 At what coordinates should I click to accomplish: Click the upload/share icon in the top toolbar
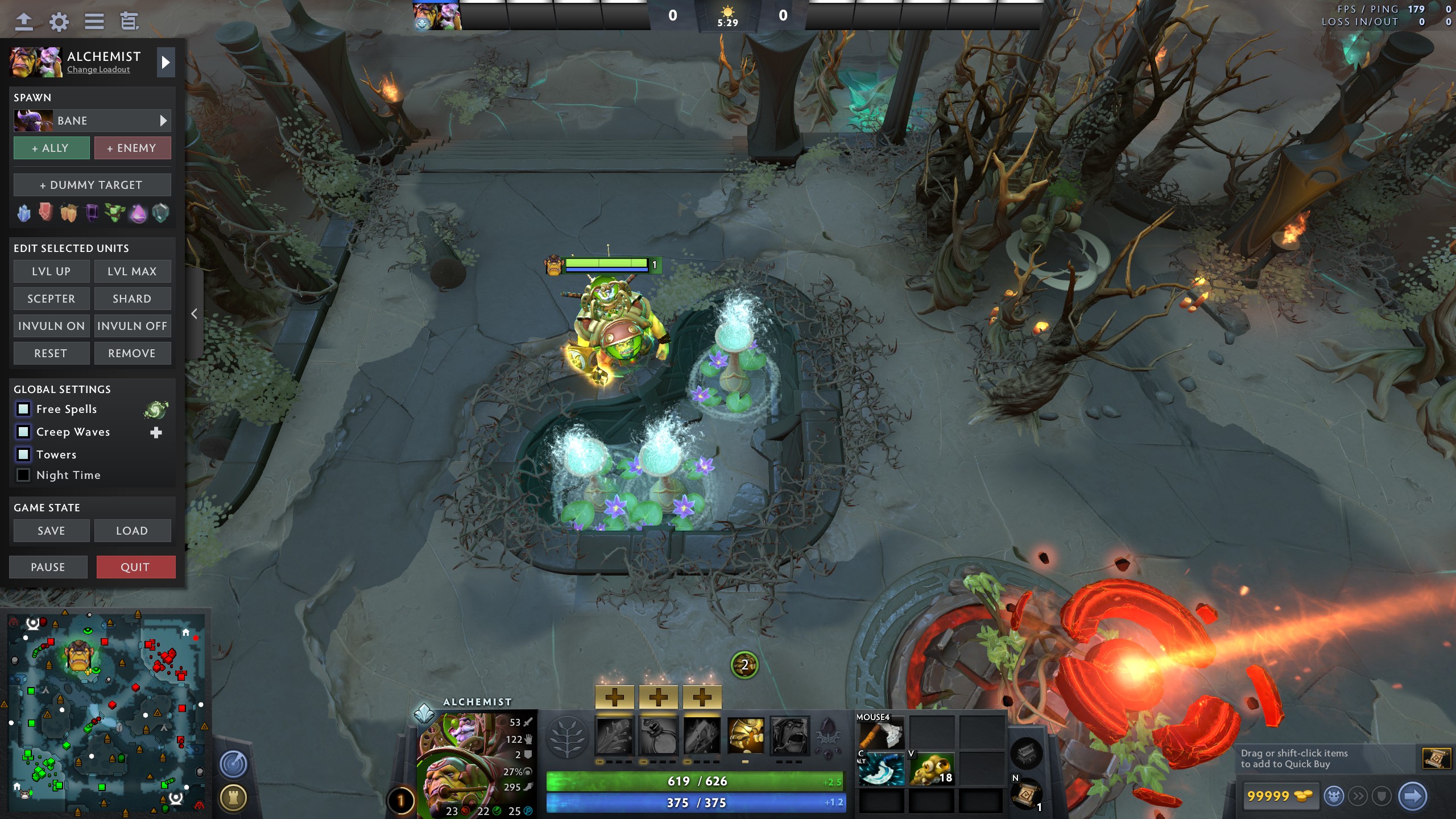pyautogui.click(x=24, y=22)
